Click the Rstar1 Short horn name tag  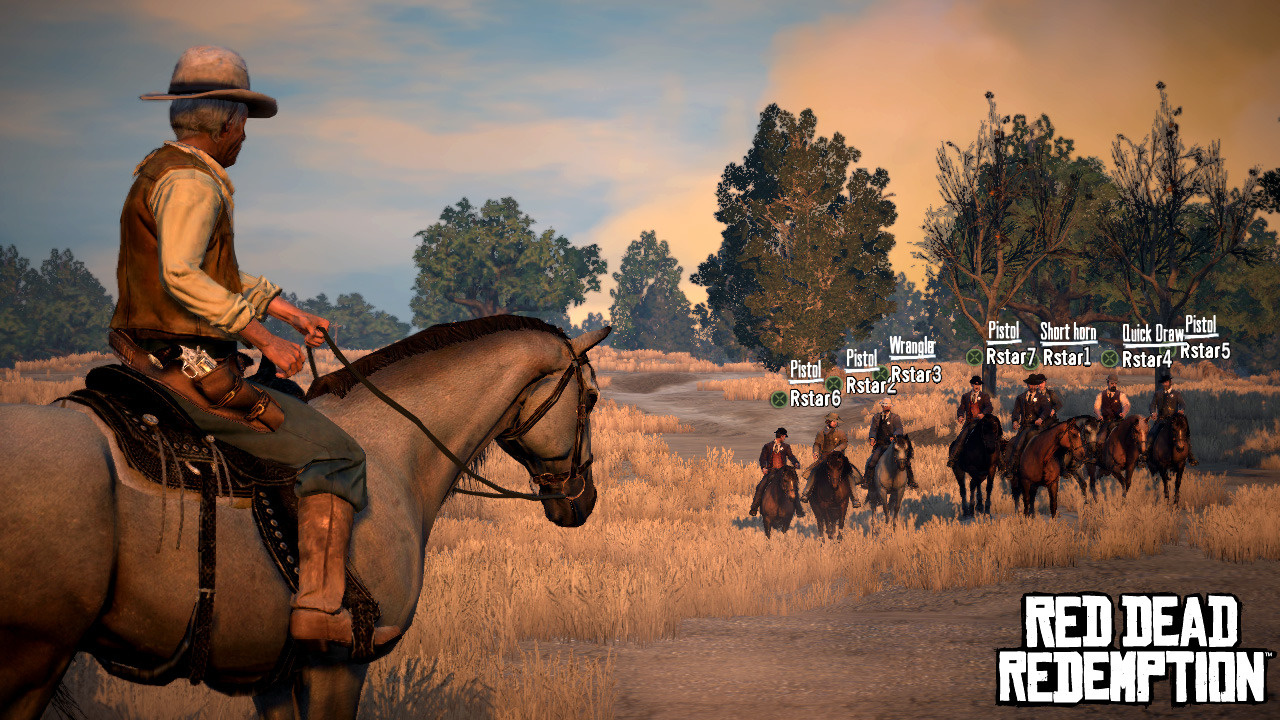click(1067, 357)
